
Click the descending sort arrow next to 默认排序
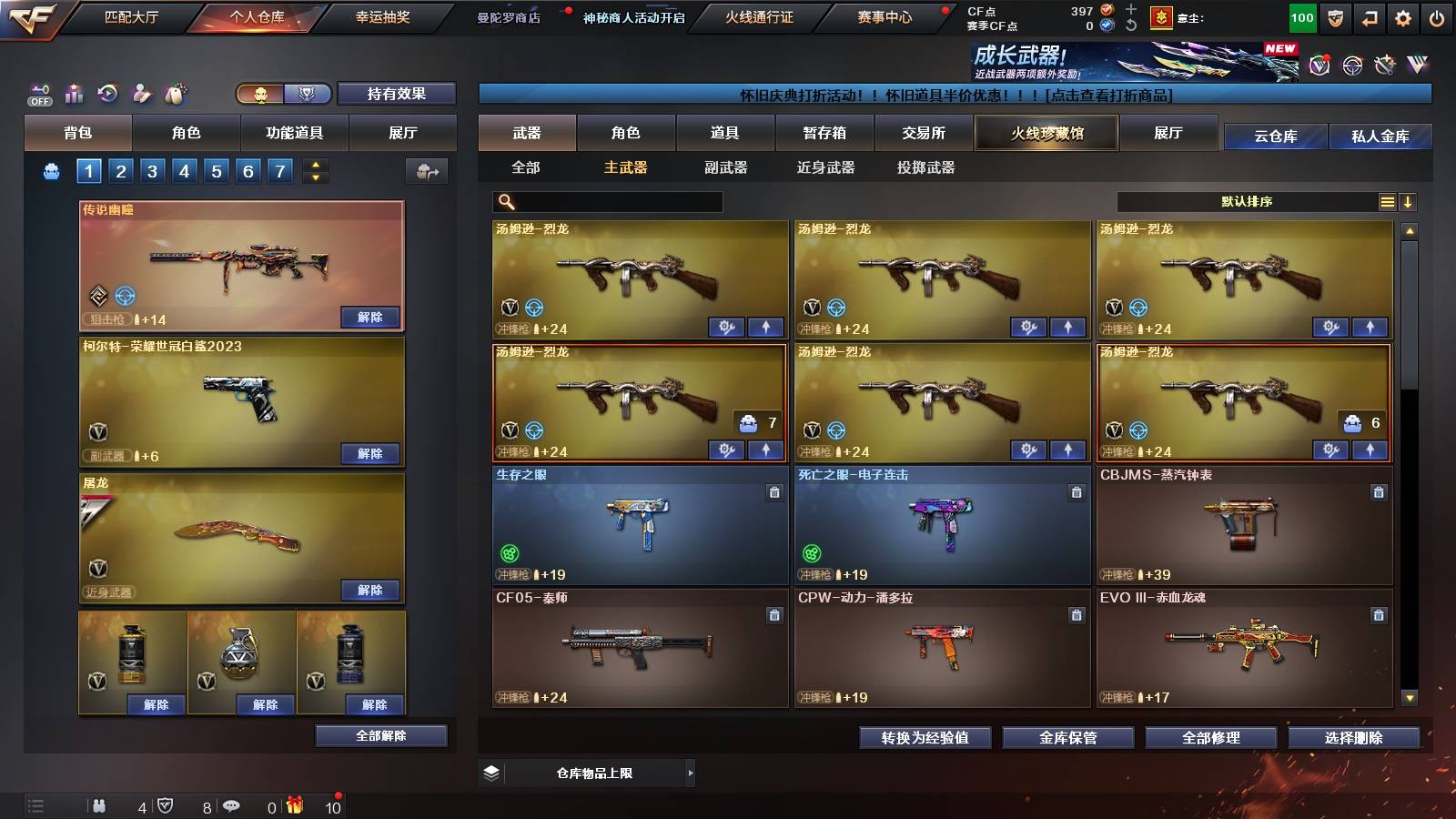pyautogui.click(x=1409, y=201)
